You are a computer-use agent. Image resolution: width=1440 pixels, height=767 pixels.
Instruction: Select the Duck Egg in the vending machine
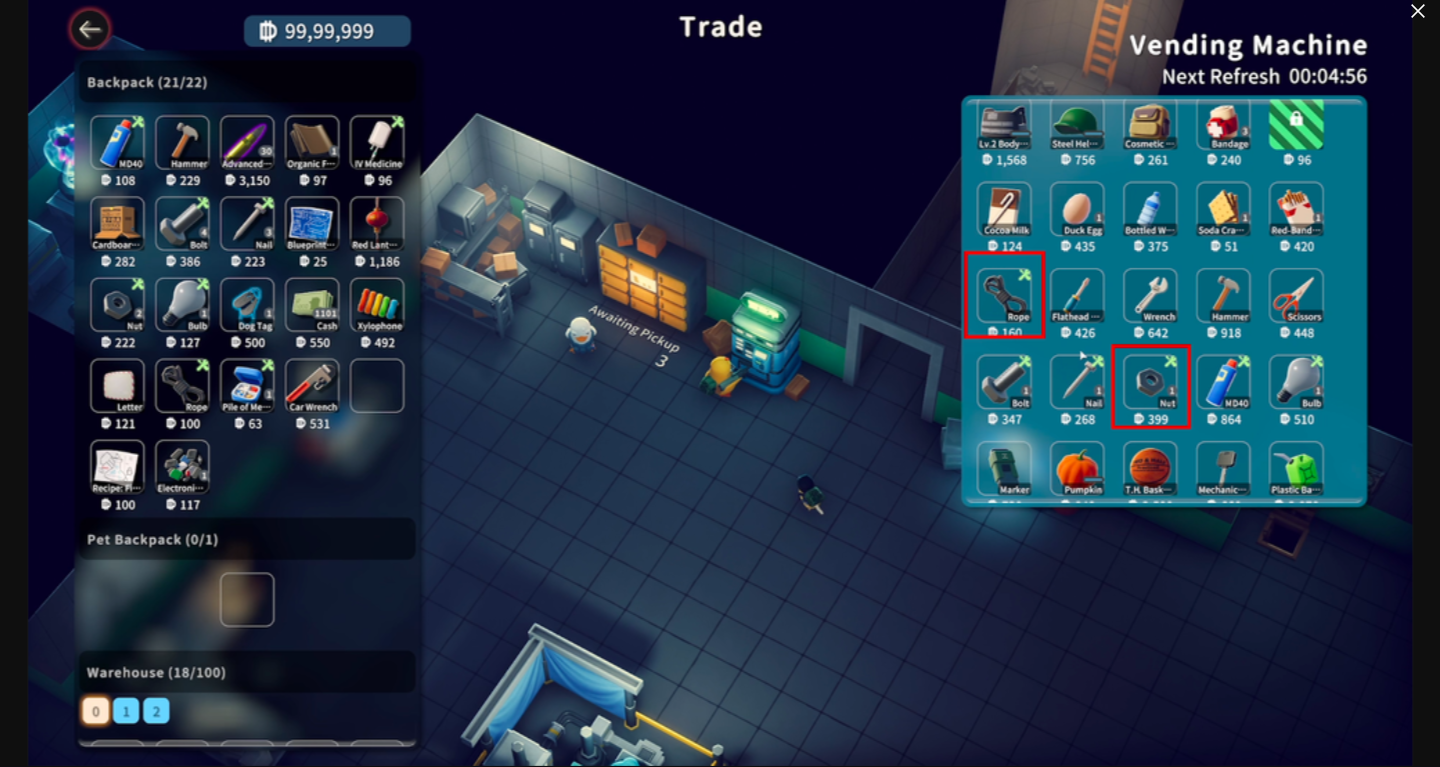click(1078, 210)
